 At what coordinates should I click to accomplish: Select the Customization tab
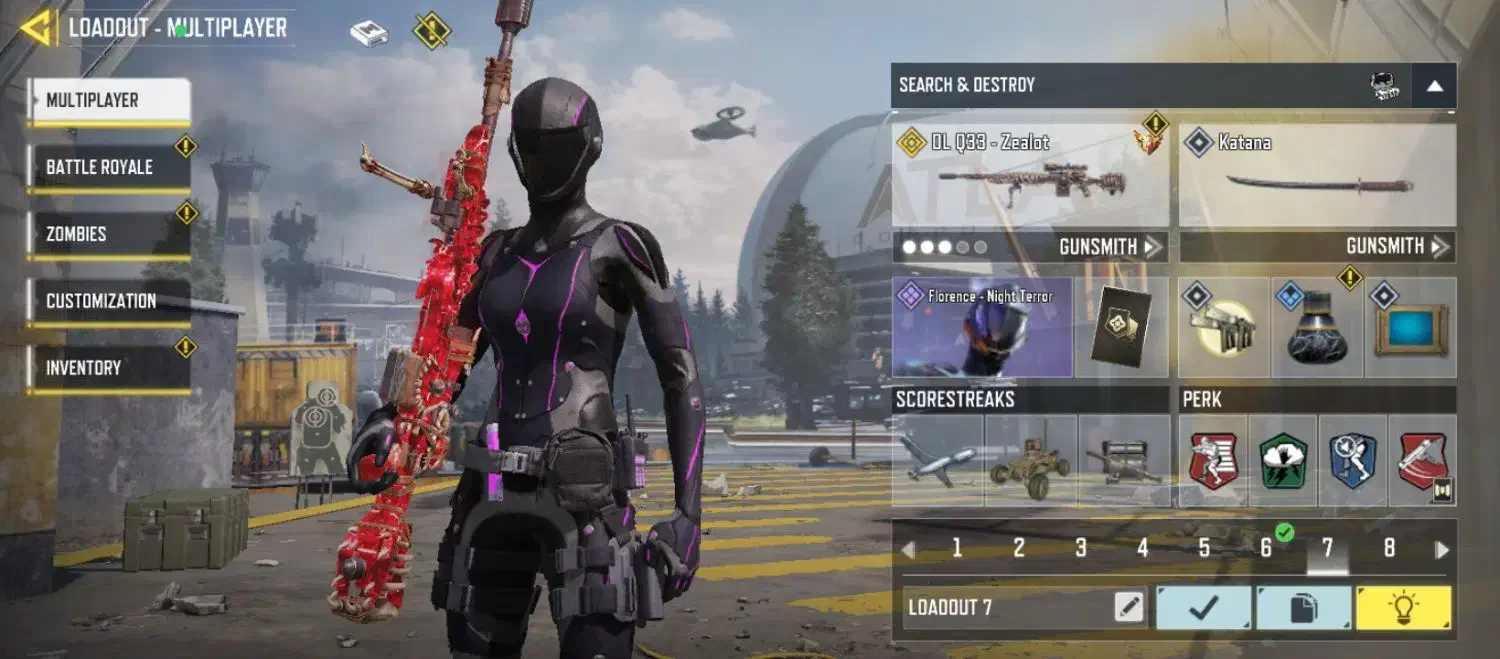coord(108,301)
